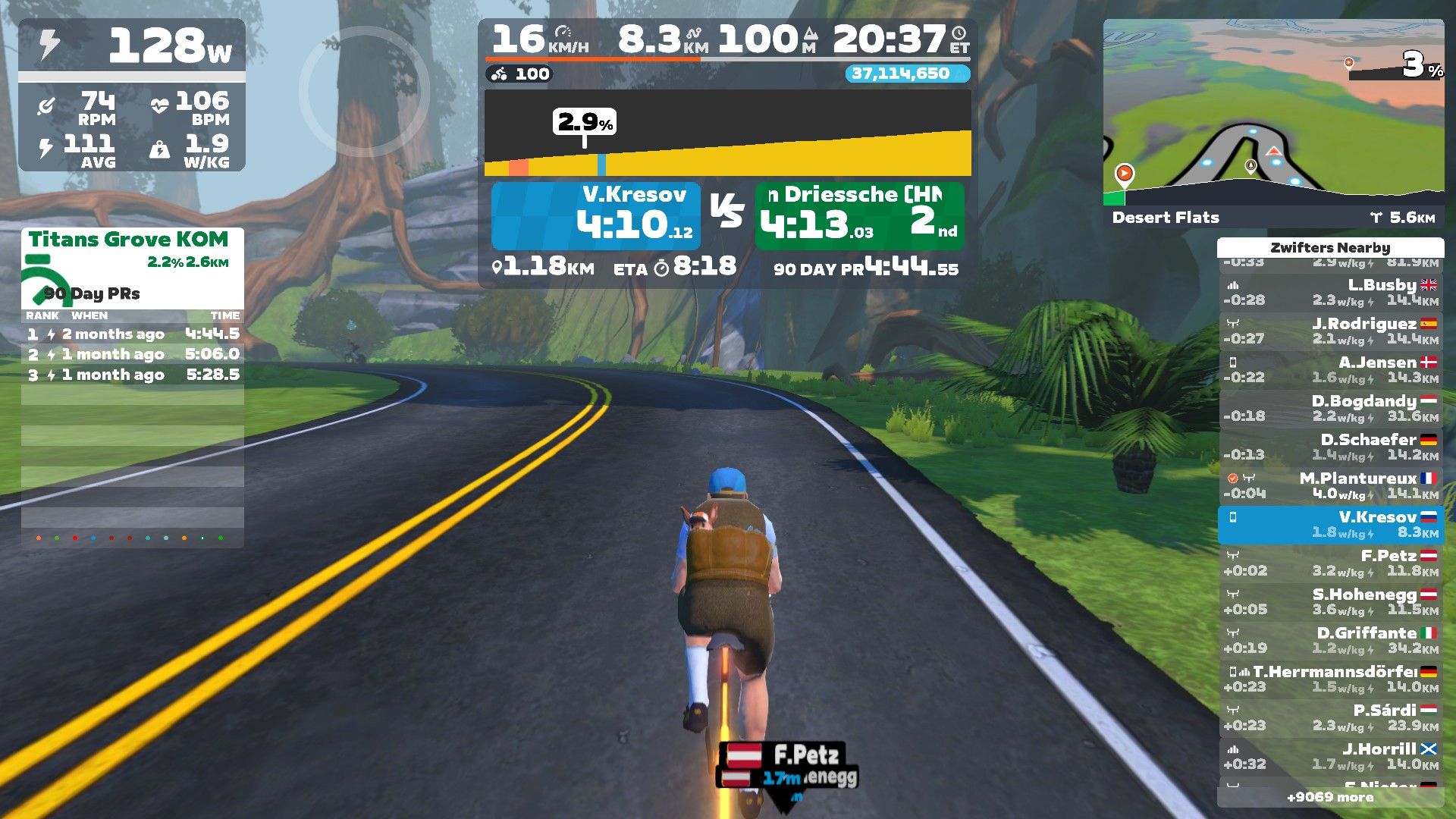The height and width of the screenshot is (819, 1456).
Task: Select T.Herrmannsdörfer in the list
Action: click(x=1331, y=679)
